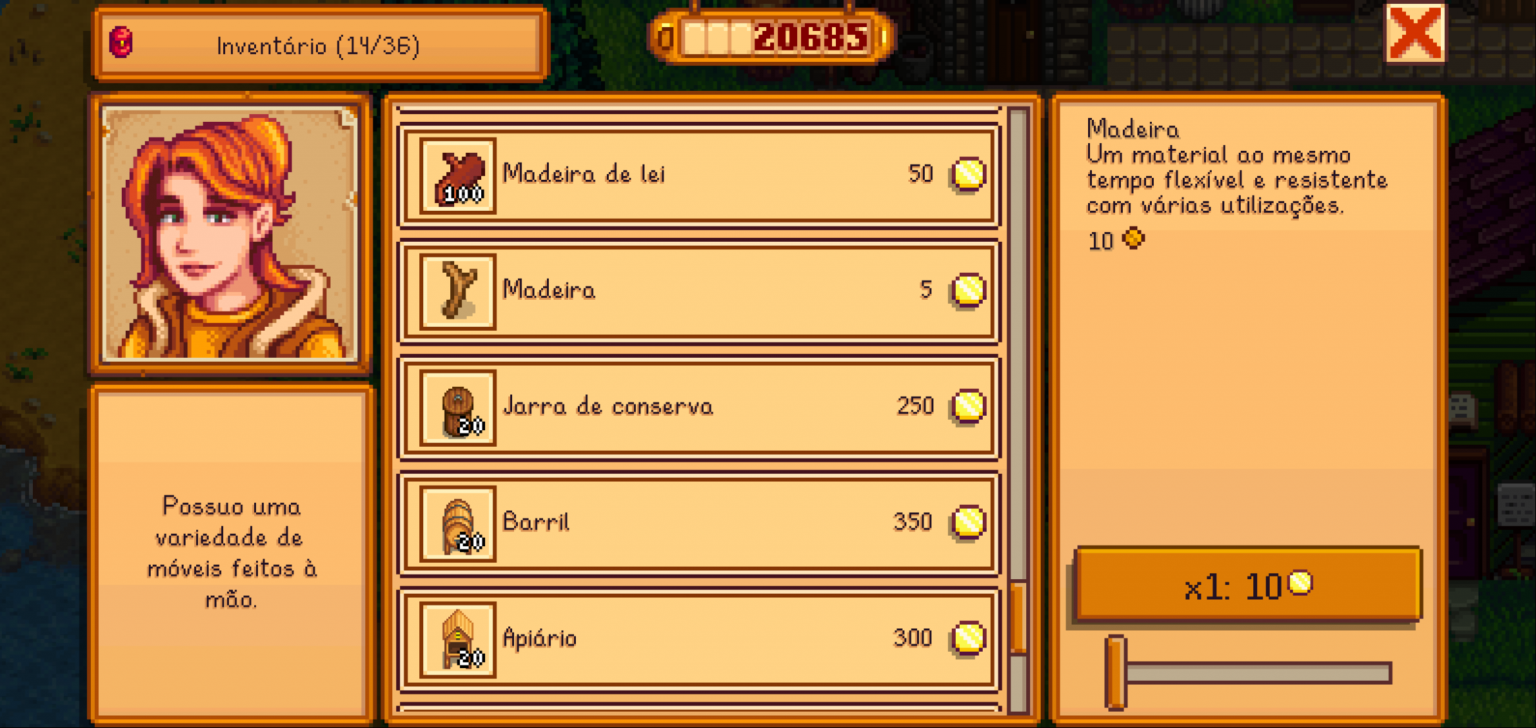Select the Madeira de lei hardwood icon
This screenshot has height=728, width=1536.
456,174
